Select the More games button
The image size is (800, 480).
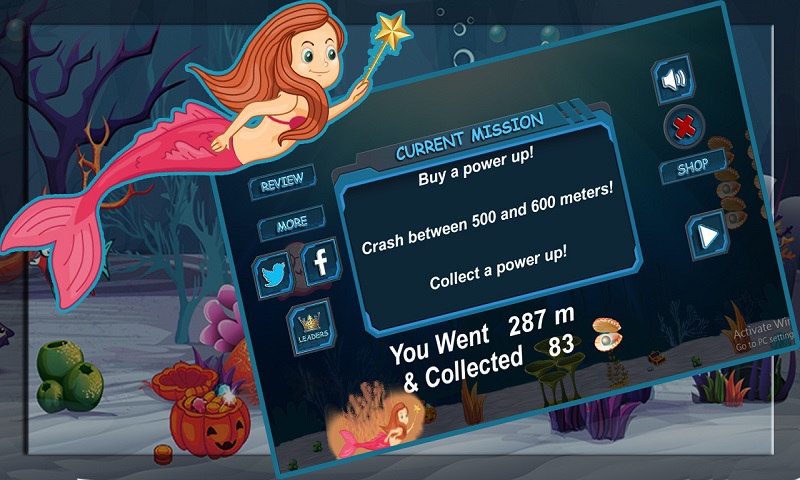coord(291,224)
